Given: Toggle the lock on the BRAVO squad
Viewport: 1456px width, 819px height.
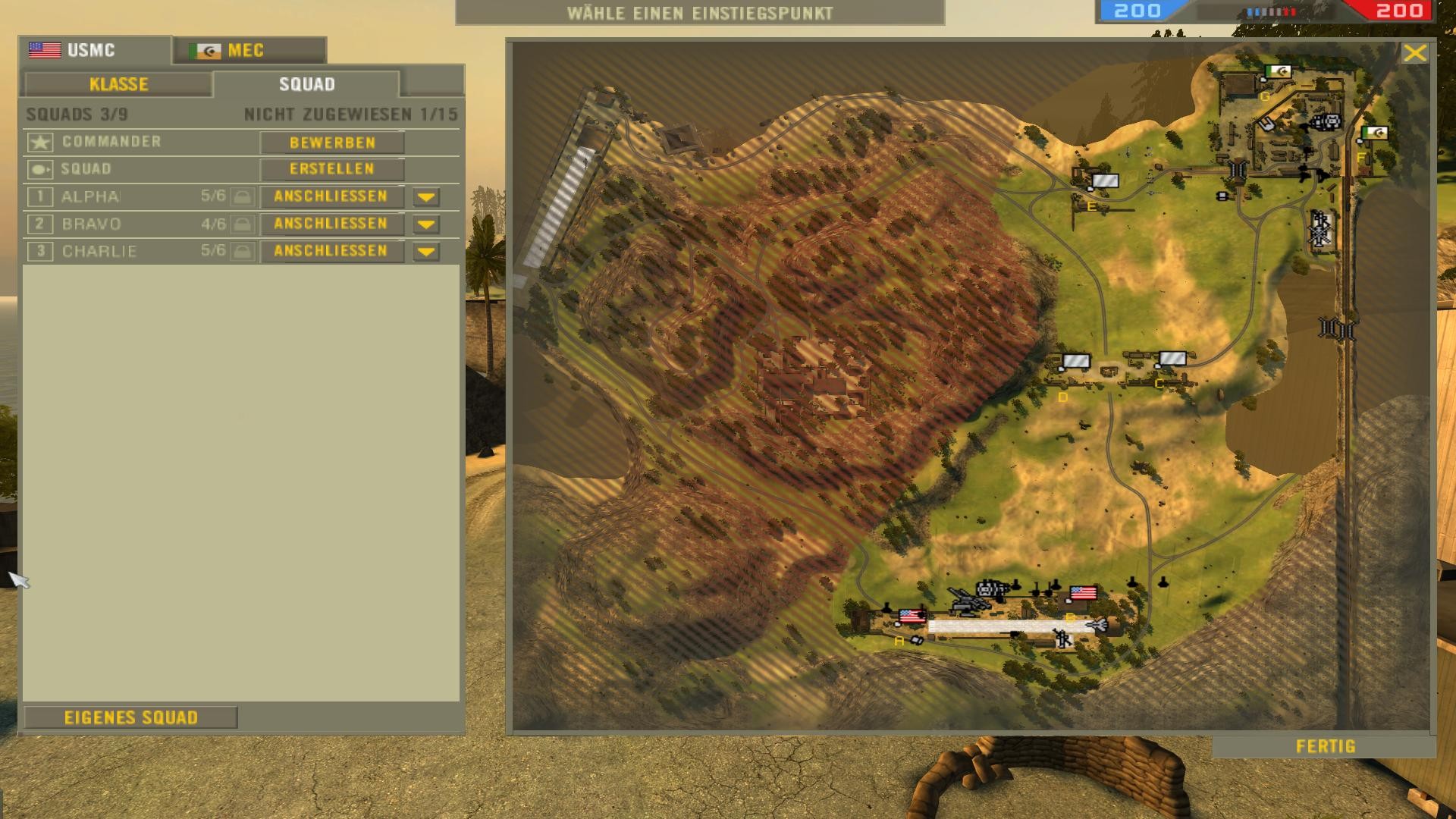Looking at the screenshot, I should [x=240, y=224].
